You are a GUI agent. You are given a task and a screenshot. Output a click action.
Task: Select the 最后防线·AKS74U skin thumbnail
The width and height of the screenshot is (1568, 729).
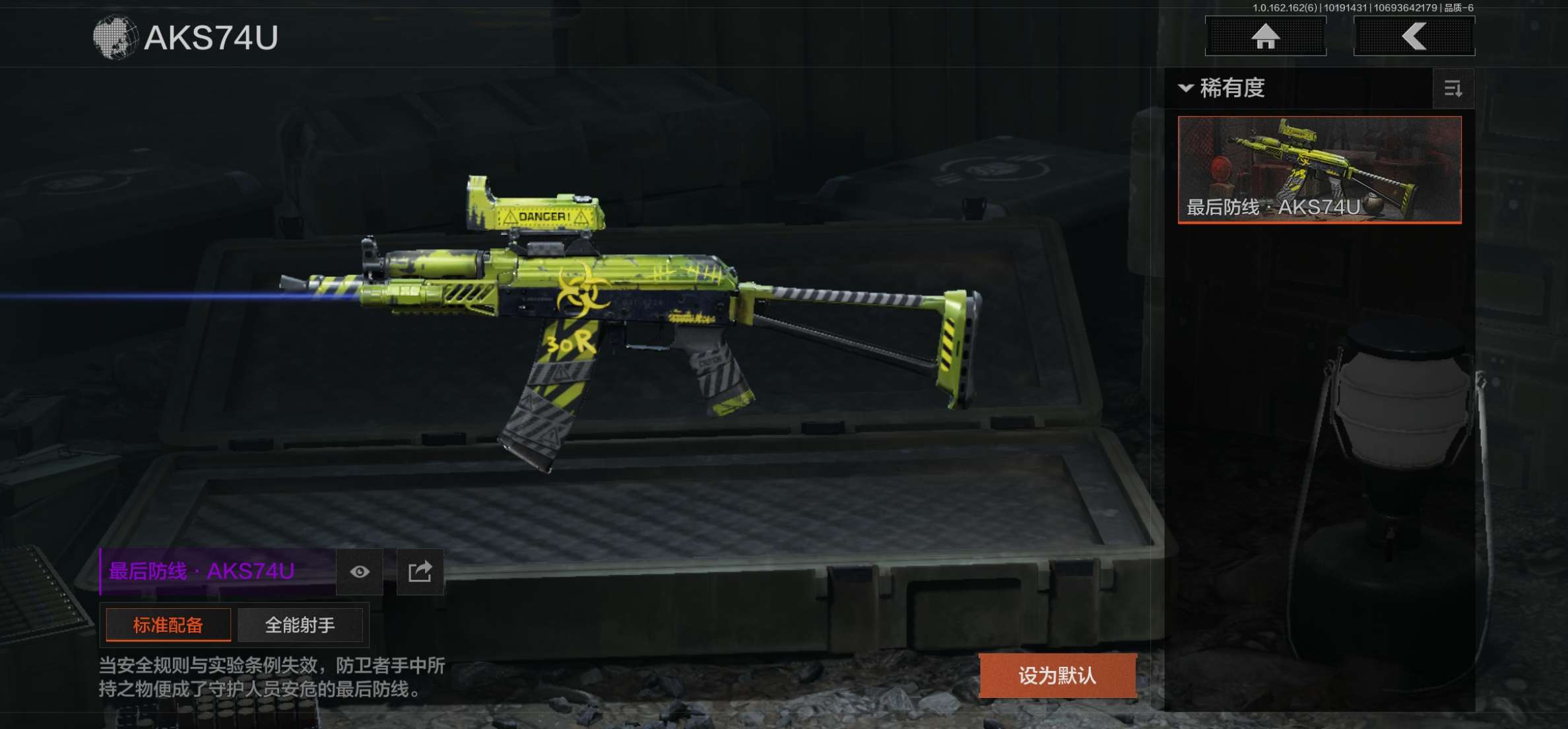(1319, 170)
